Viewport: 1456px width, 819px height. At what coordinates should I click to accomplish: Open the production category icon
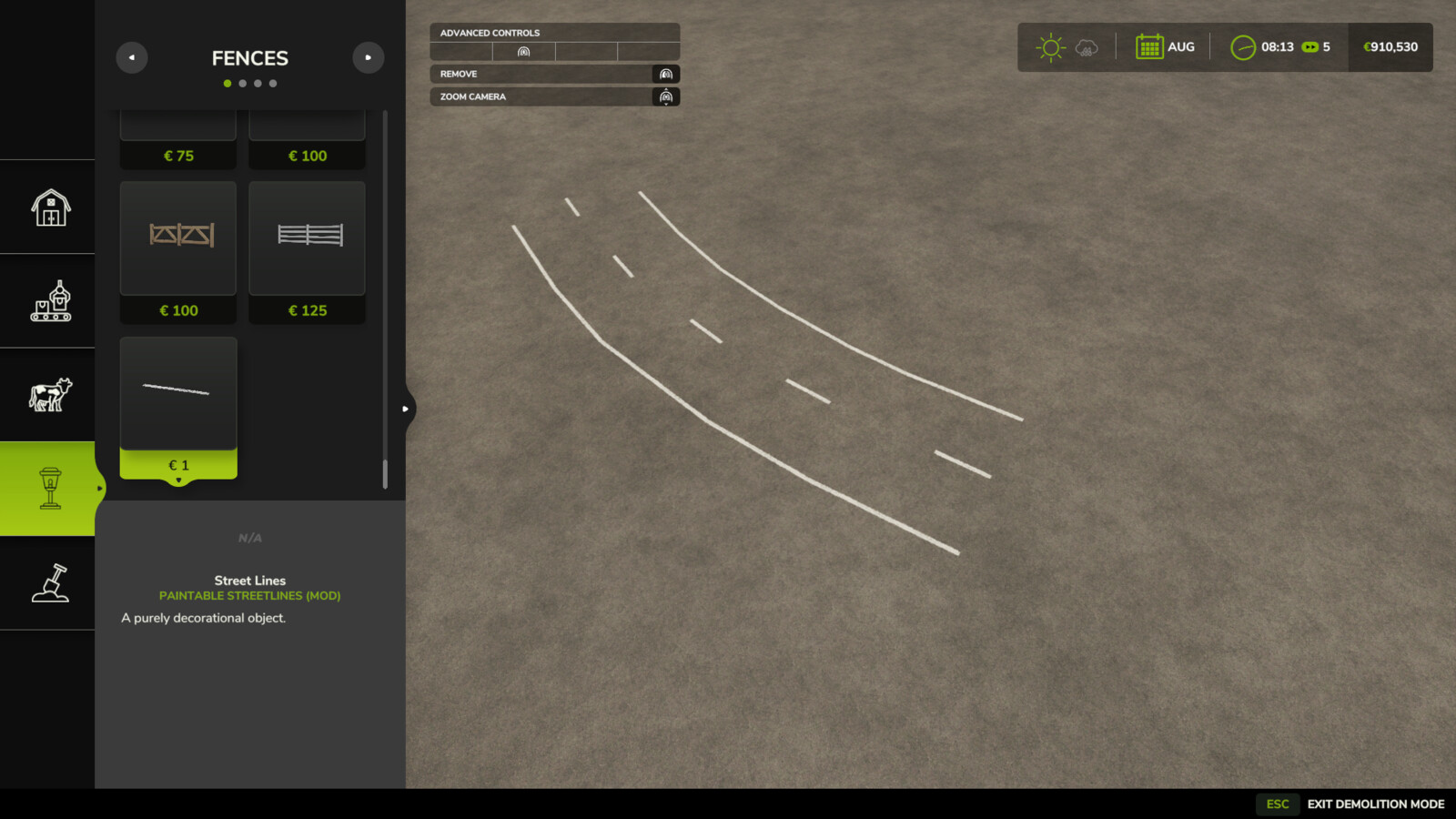pos(49,300)
